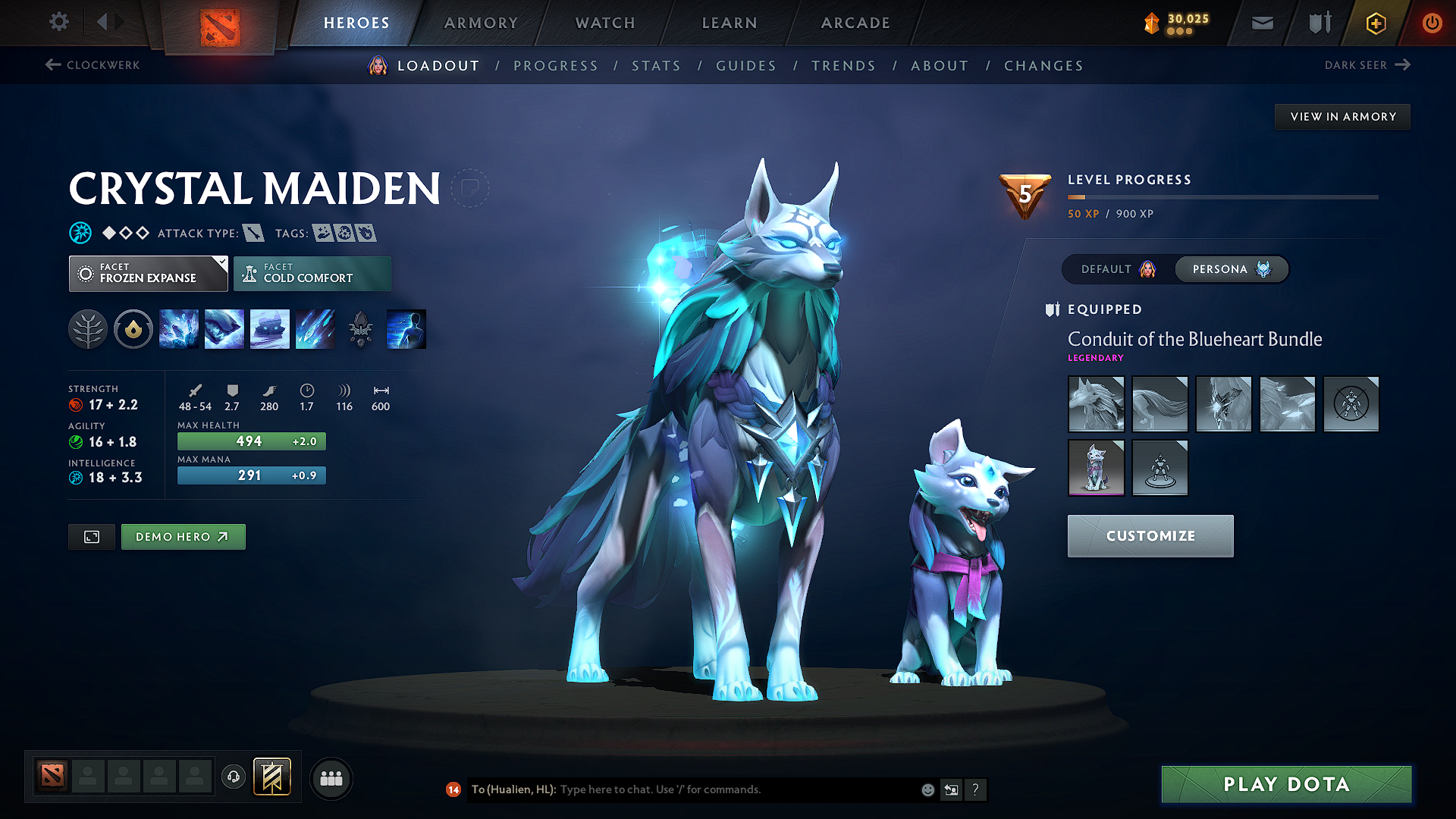Select the Cold Comfort facet

[x=312, y=274]
